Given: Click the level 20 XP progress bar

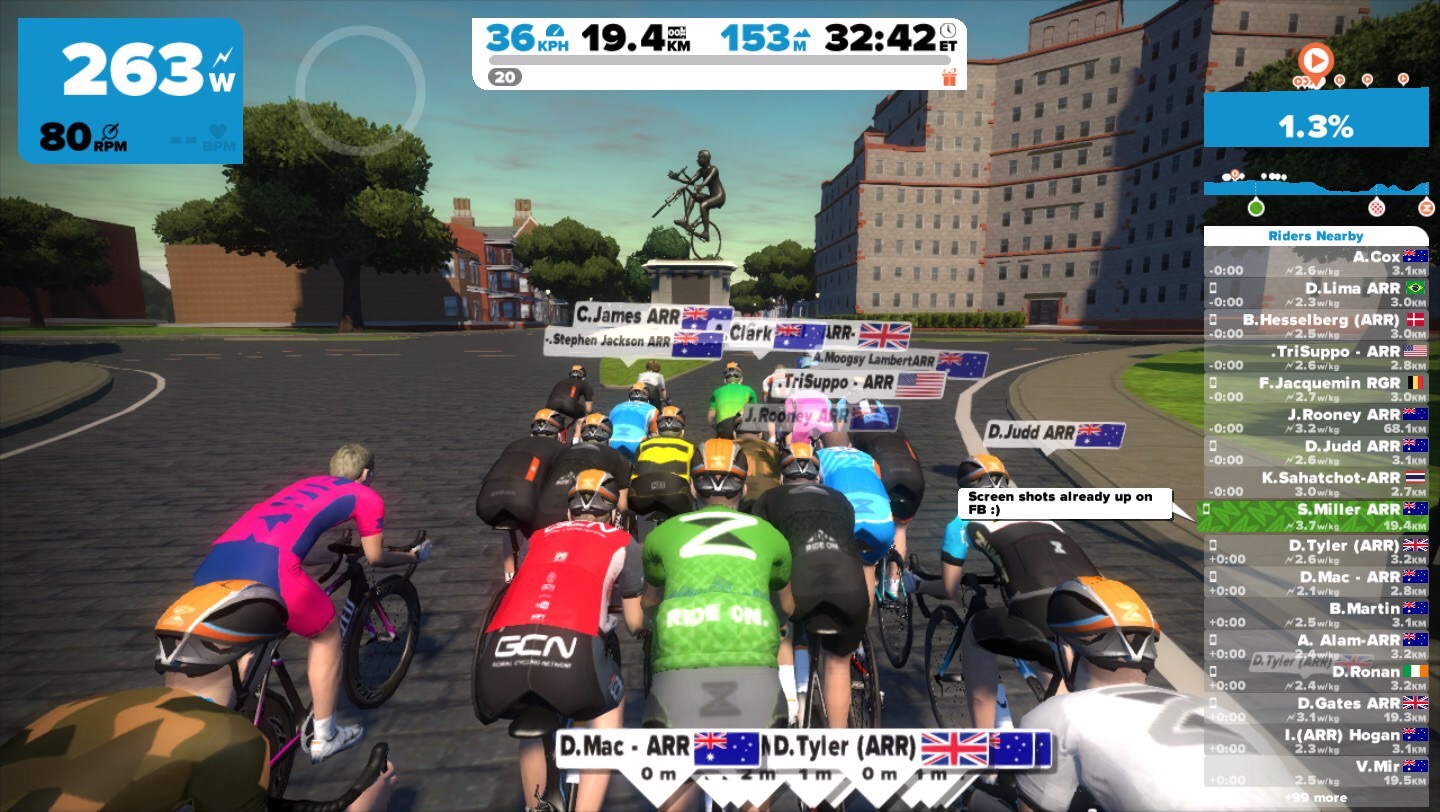Looking at the screenshot, I should click(720, 61).
